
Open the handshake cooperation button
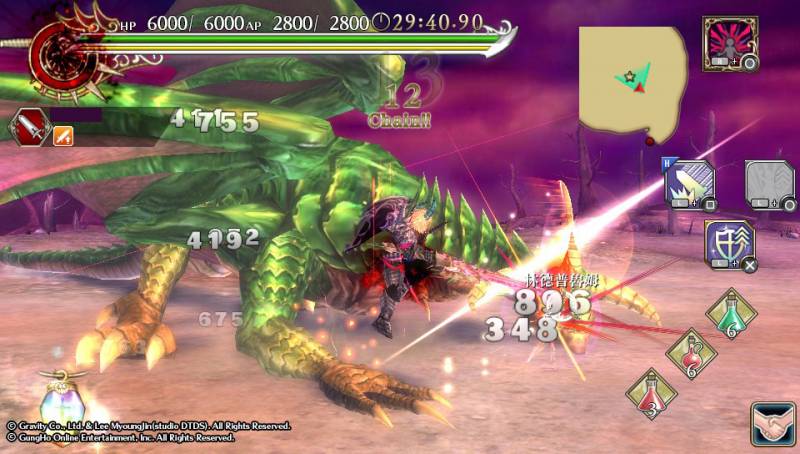(x=772, y=423)
